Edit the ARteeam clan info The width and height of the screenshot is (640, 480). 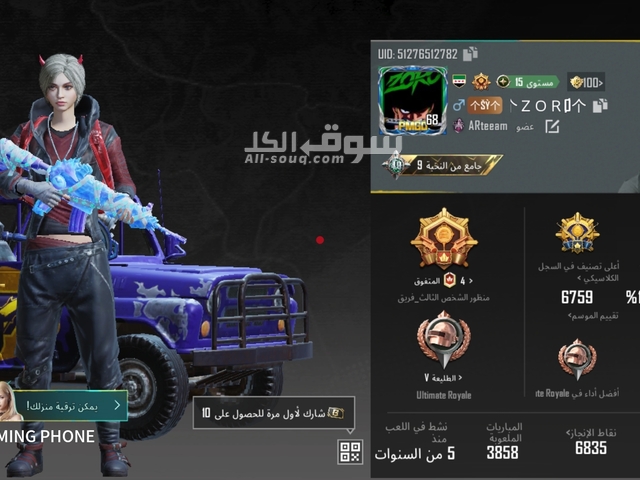click(x=552, y=127)
